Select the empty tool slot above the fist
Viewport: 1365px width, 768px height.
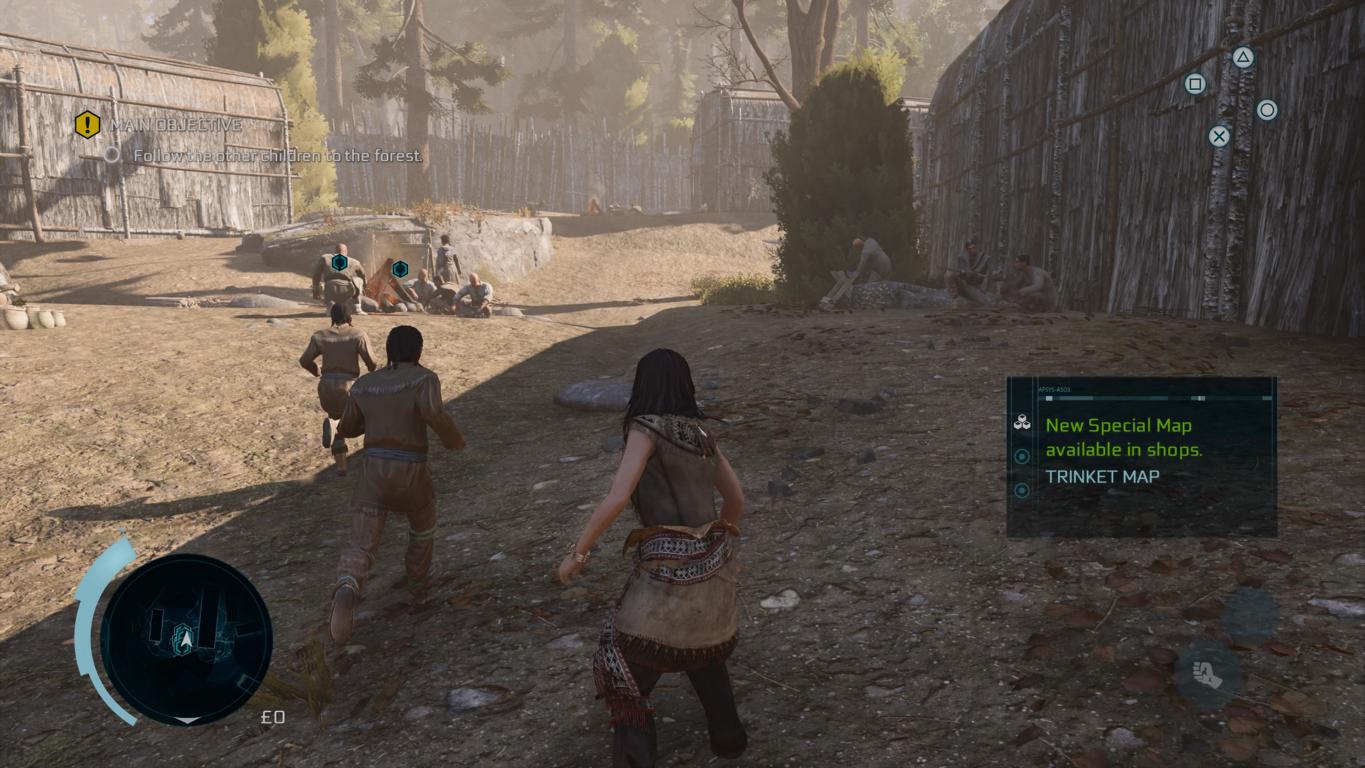click(1250, 615)
